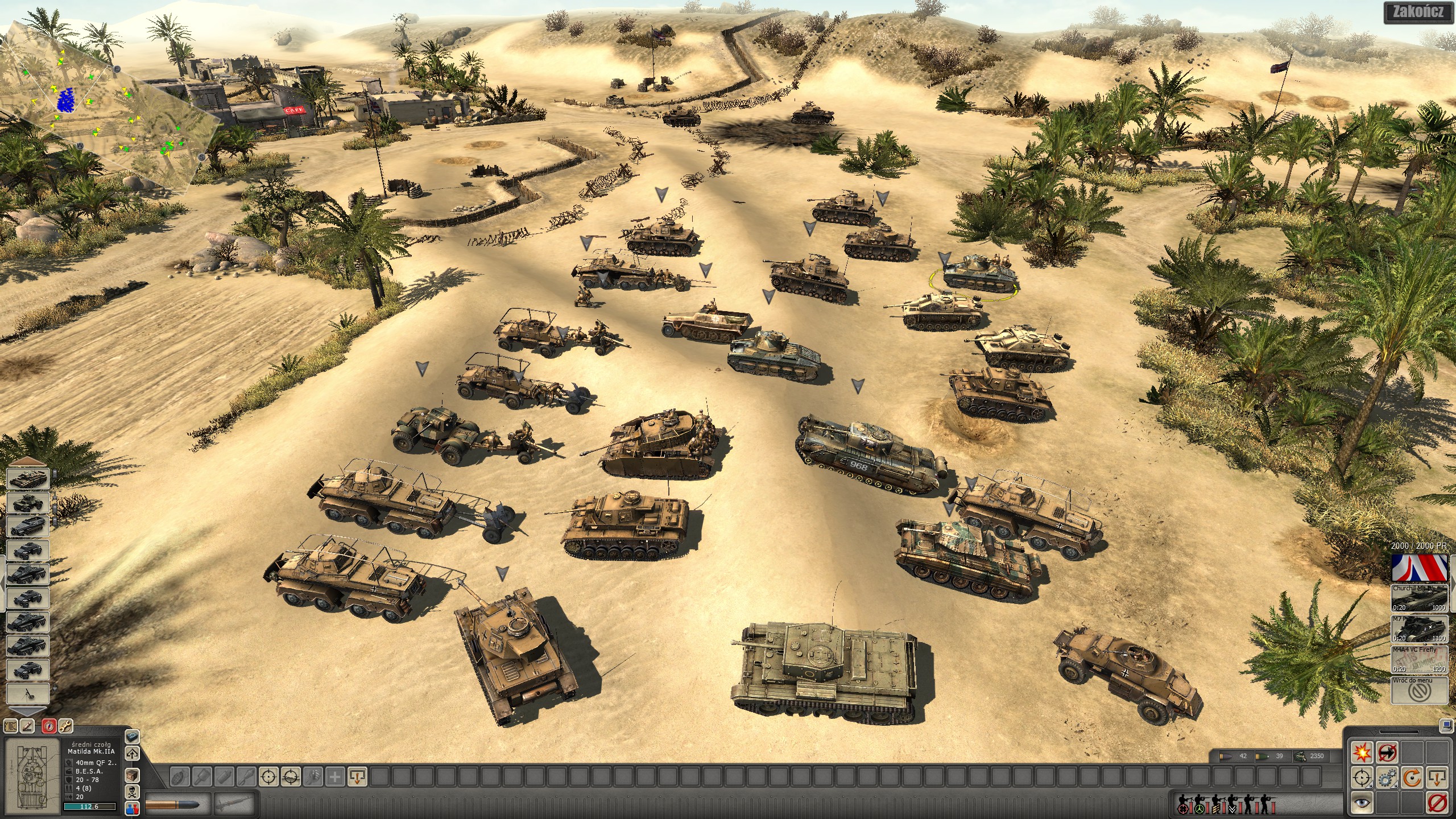Use the orange rotate command
1456x819 pixels.
pyautogui.click(x=1412, y=777)
